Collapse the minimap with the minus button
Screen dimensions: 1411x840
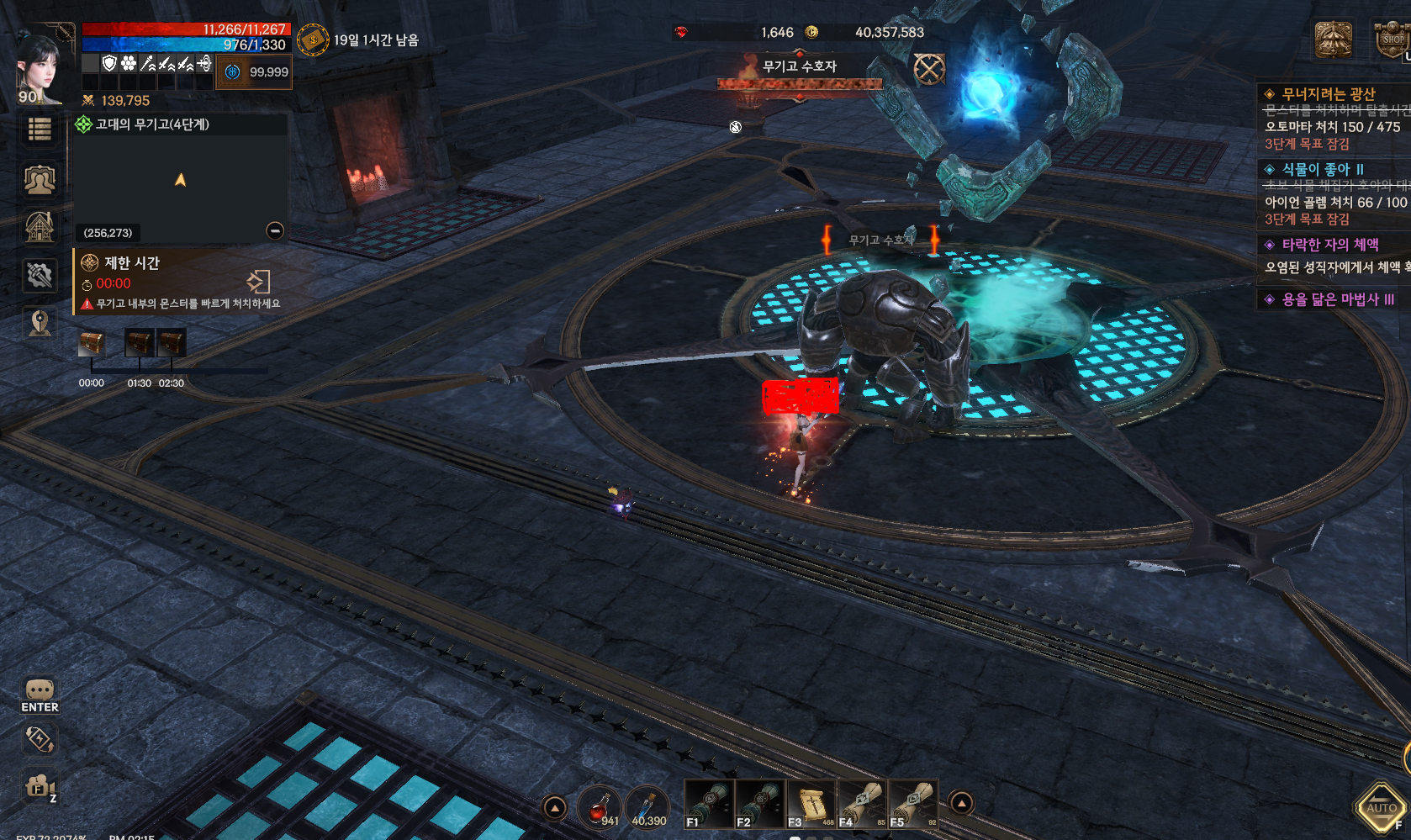pyautogui.click(x=275, y=230)
